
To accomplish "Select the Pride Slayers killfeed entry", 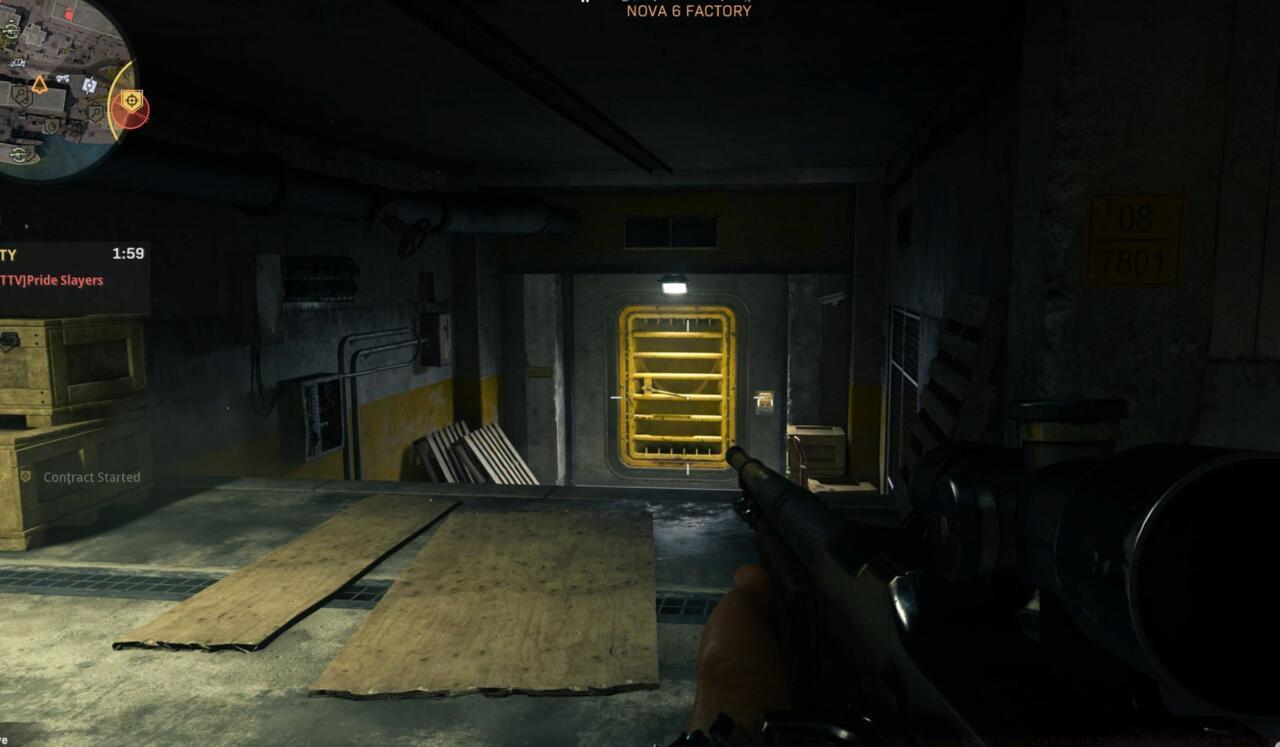I will point(50,280).
